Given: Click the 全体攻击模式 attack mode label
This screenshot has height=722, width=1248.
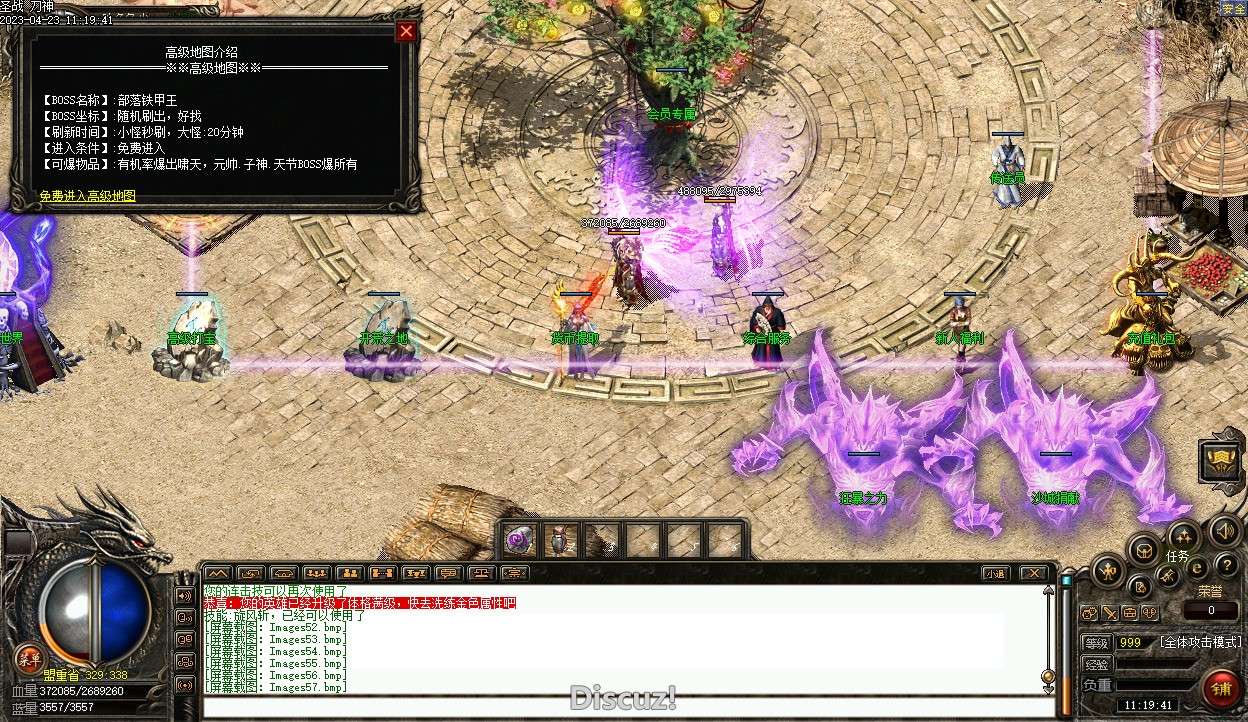Looking at the screenshot, I should point(1200,642).
